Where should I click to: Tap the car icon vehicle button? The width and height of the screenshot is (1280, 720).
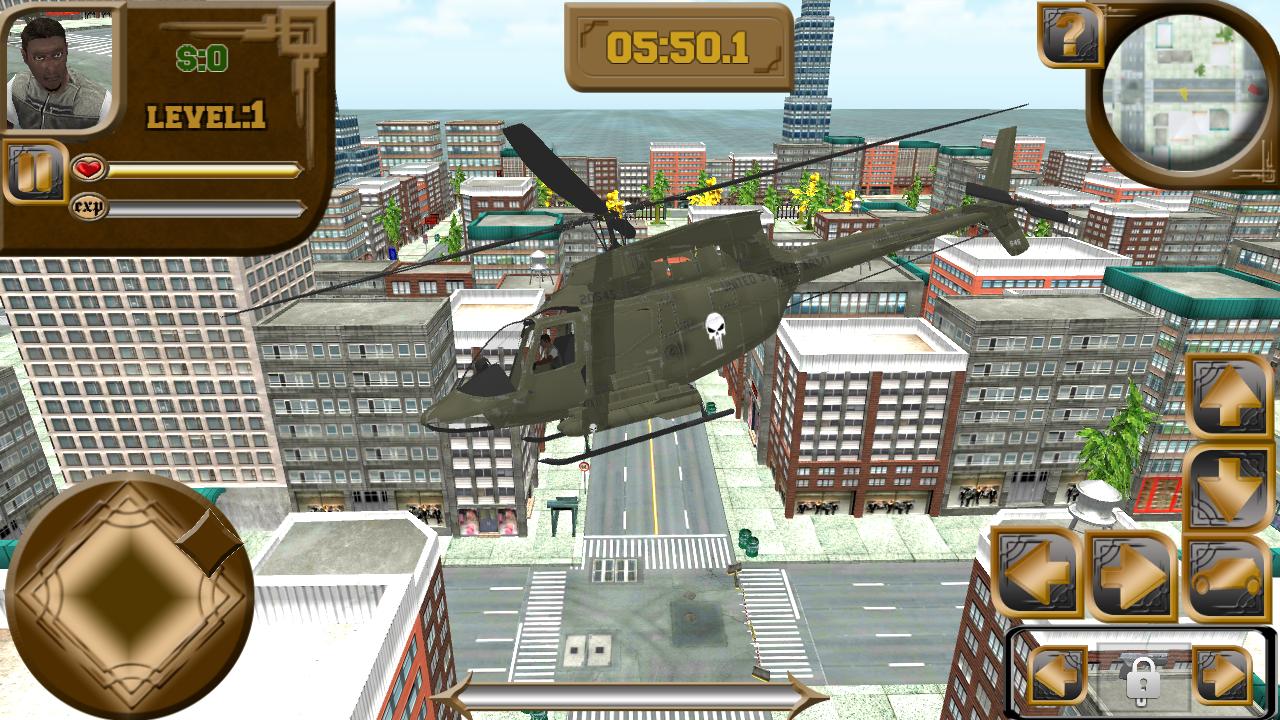[1229, 578]
